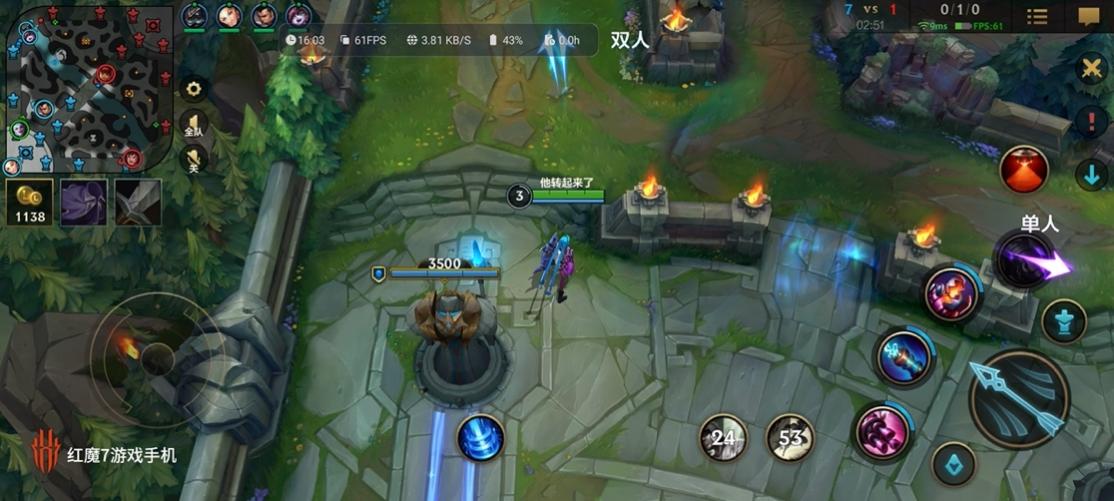Screen dimensions: 1114x501
Task: Buy the recommended crossed blades item
Action: tap(138, 202)
